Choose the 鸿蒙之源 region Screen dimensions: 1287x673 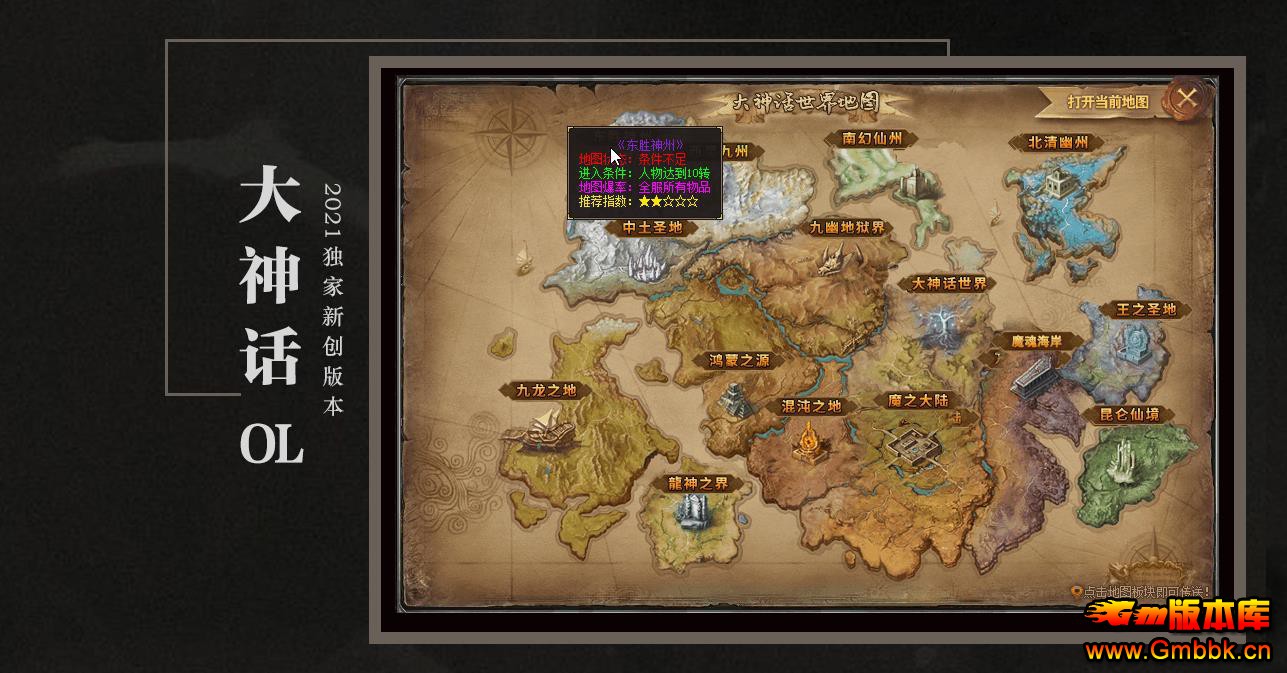(x=740, y=361)
